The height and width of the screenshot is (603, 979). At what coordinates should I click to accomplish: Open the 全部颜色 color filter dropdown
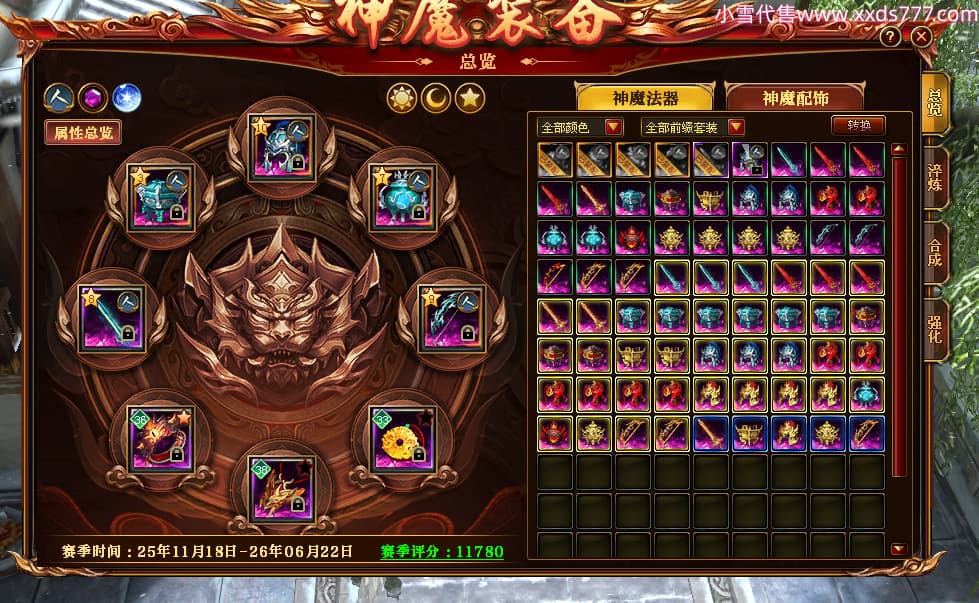(581, 127)
